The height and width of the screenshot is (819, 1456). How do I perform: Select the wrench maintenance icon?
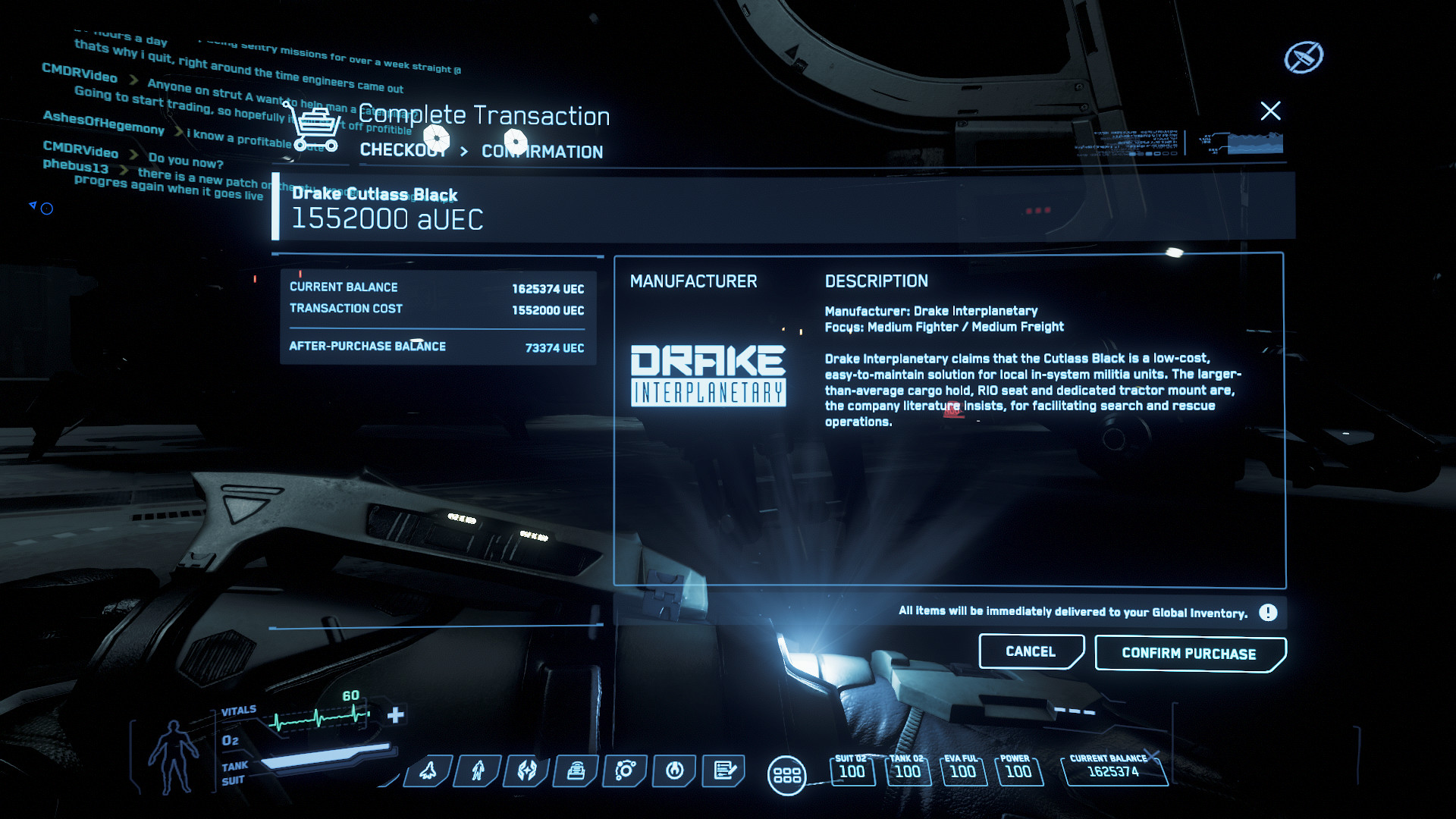(x=675, y=771)
